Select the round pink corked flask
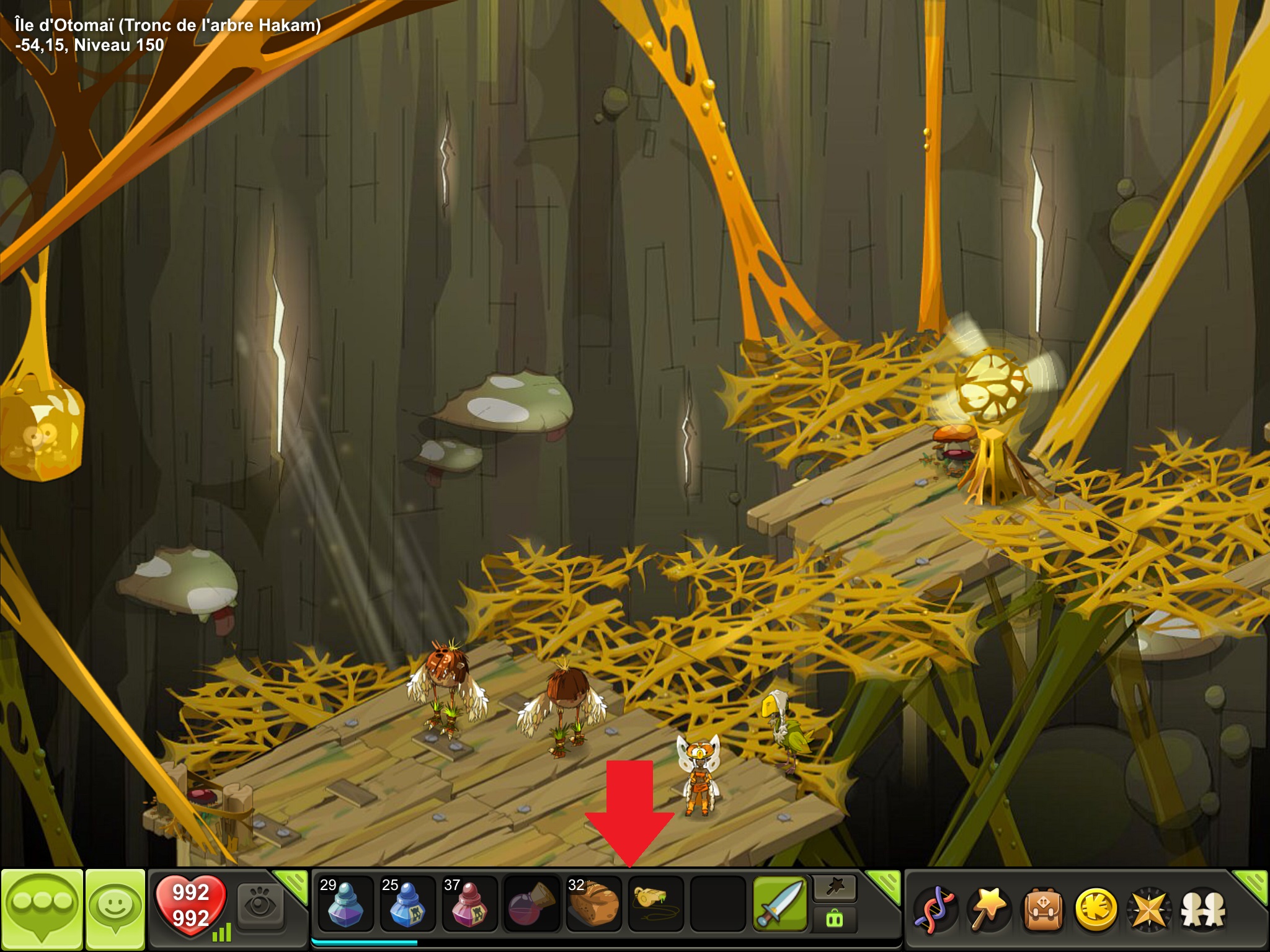The image size is (1270, 952). [x=531, y=904]
